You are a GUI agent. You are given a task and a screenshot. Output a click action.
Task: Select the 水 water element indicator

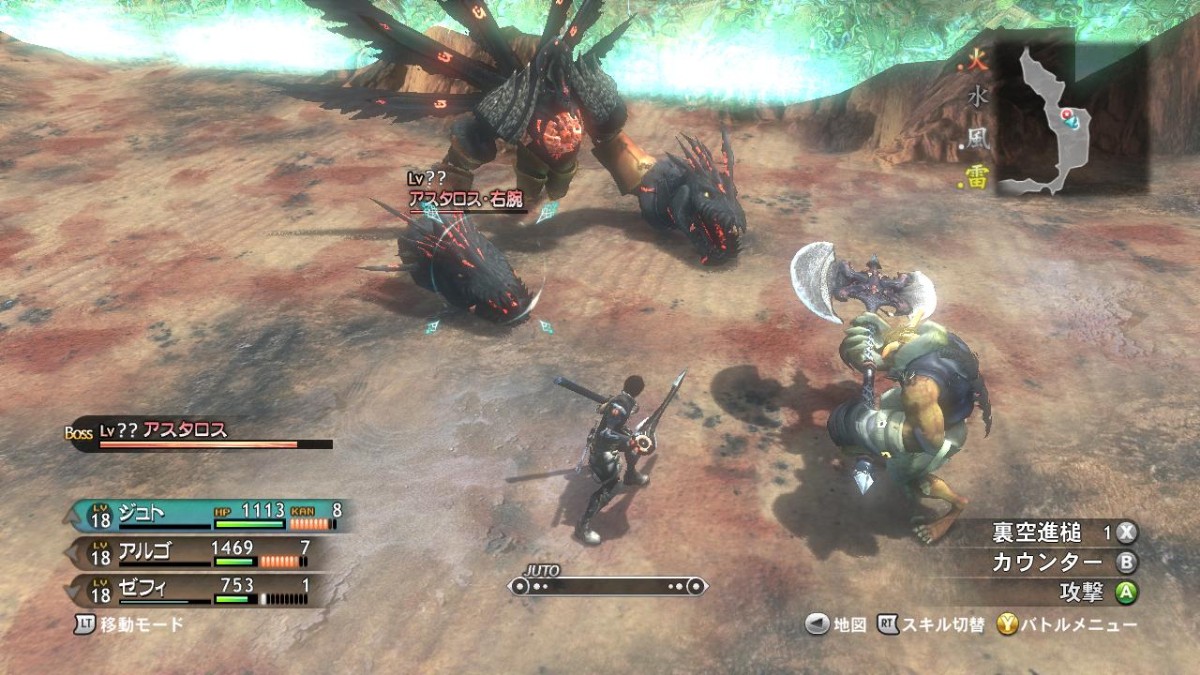coord(977,100)
